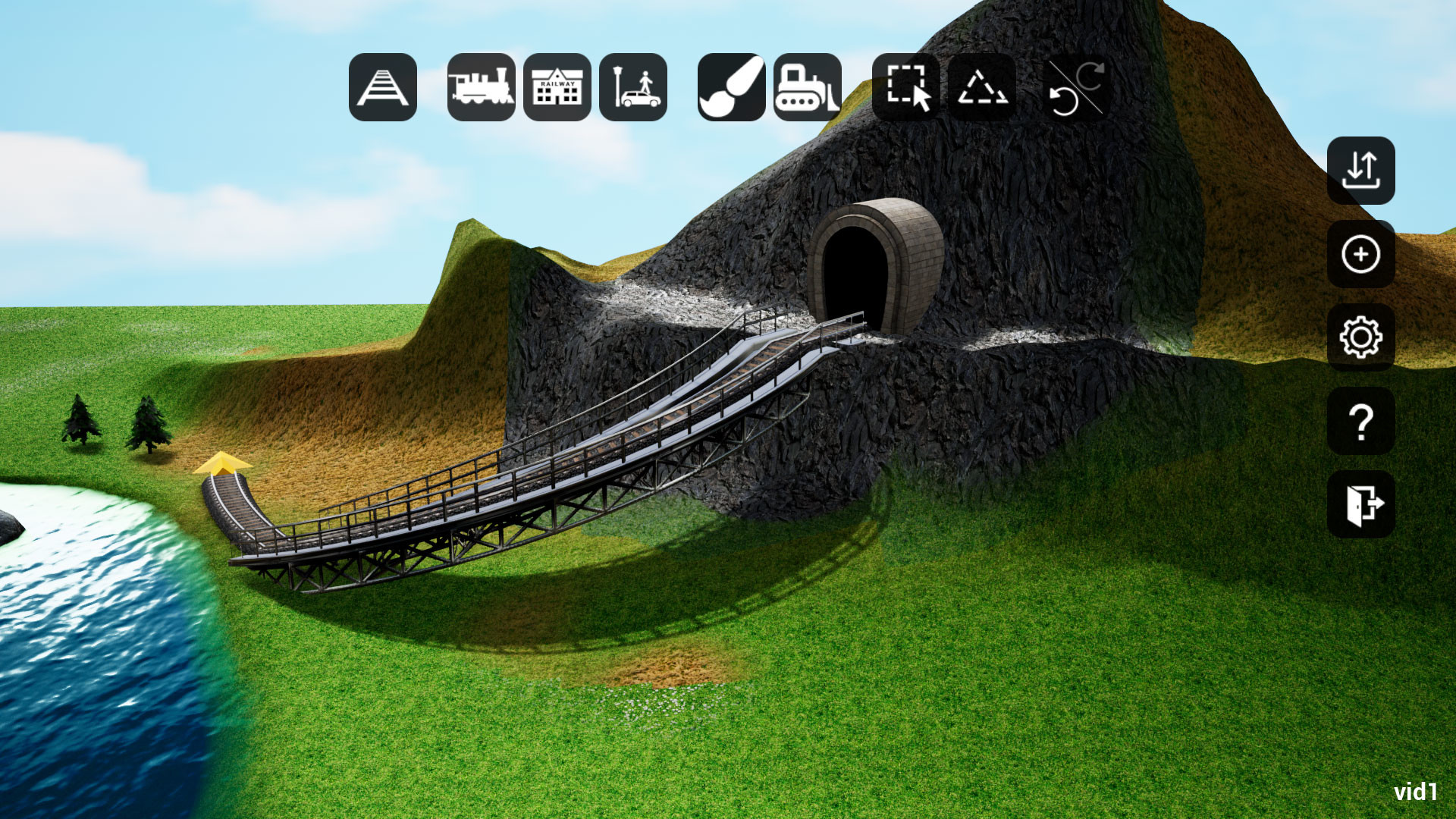Select the terrain mesh triangle tool
Viewport: 1456px width, 819px height.
tap(982, 89)
